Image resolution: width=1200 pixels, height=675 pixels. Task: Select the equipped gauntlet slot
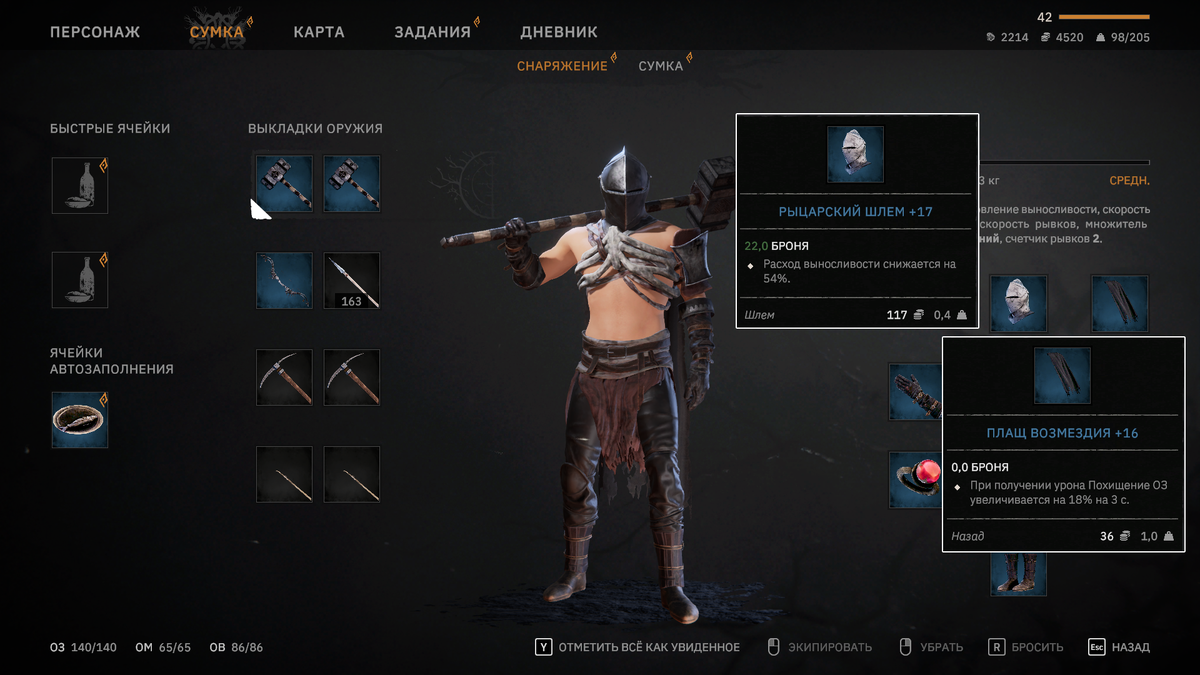(x=915, y=391)
